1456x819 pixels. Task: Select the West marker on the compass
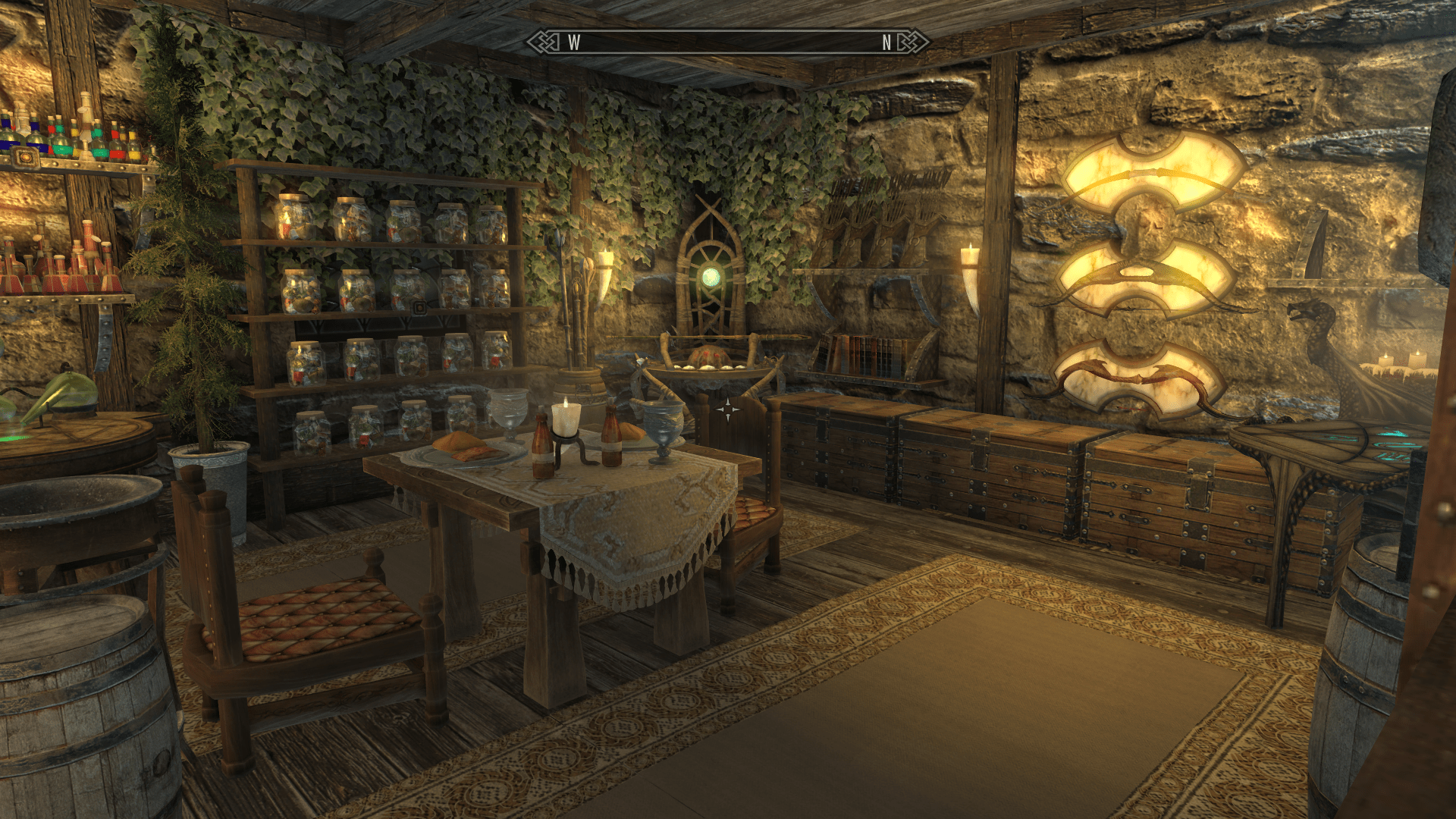[574, 43]
